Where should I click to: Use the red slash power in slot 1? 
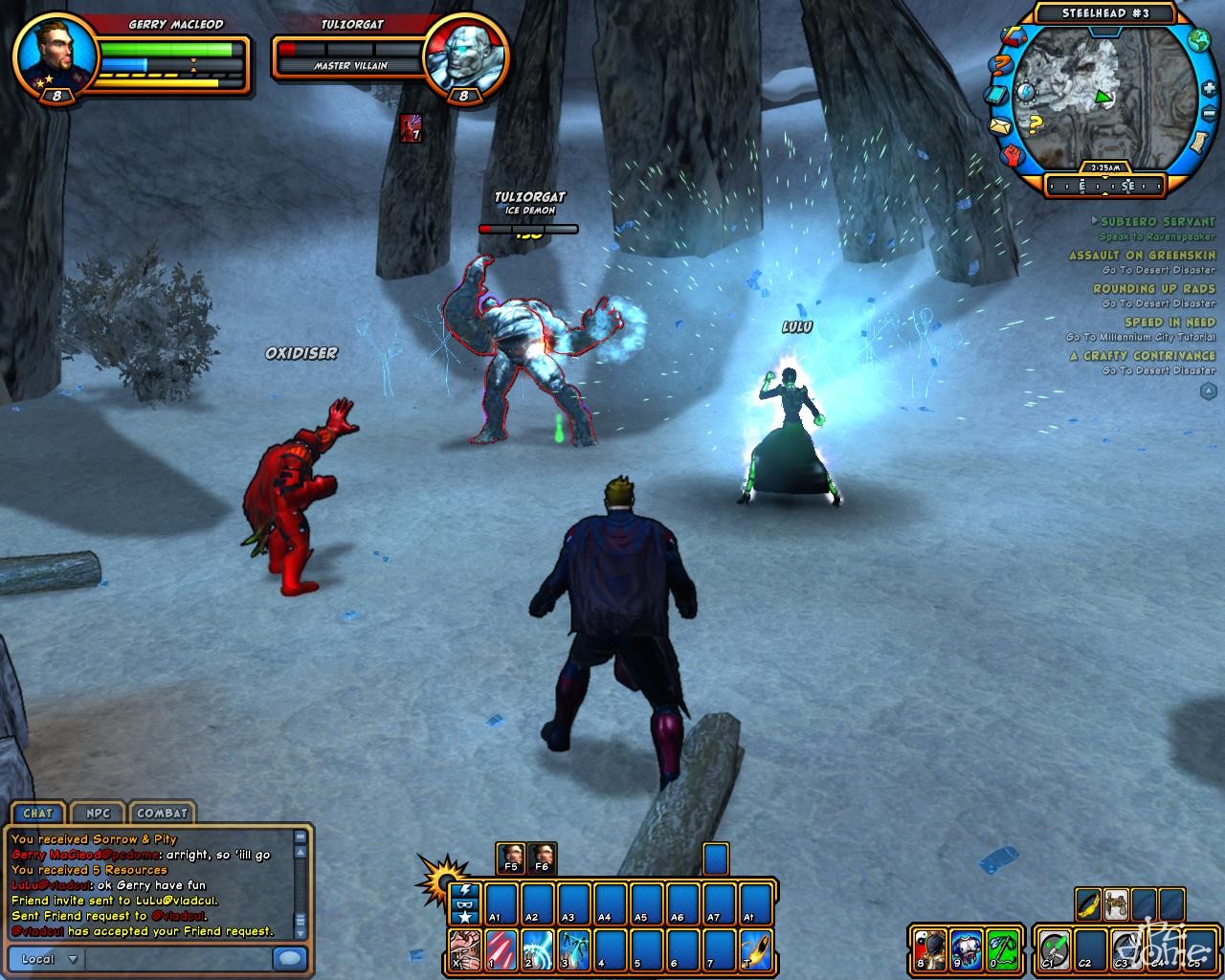click(x=501, y=949)
